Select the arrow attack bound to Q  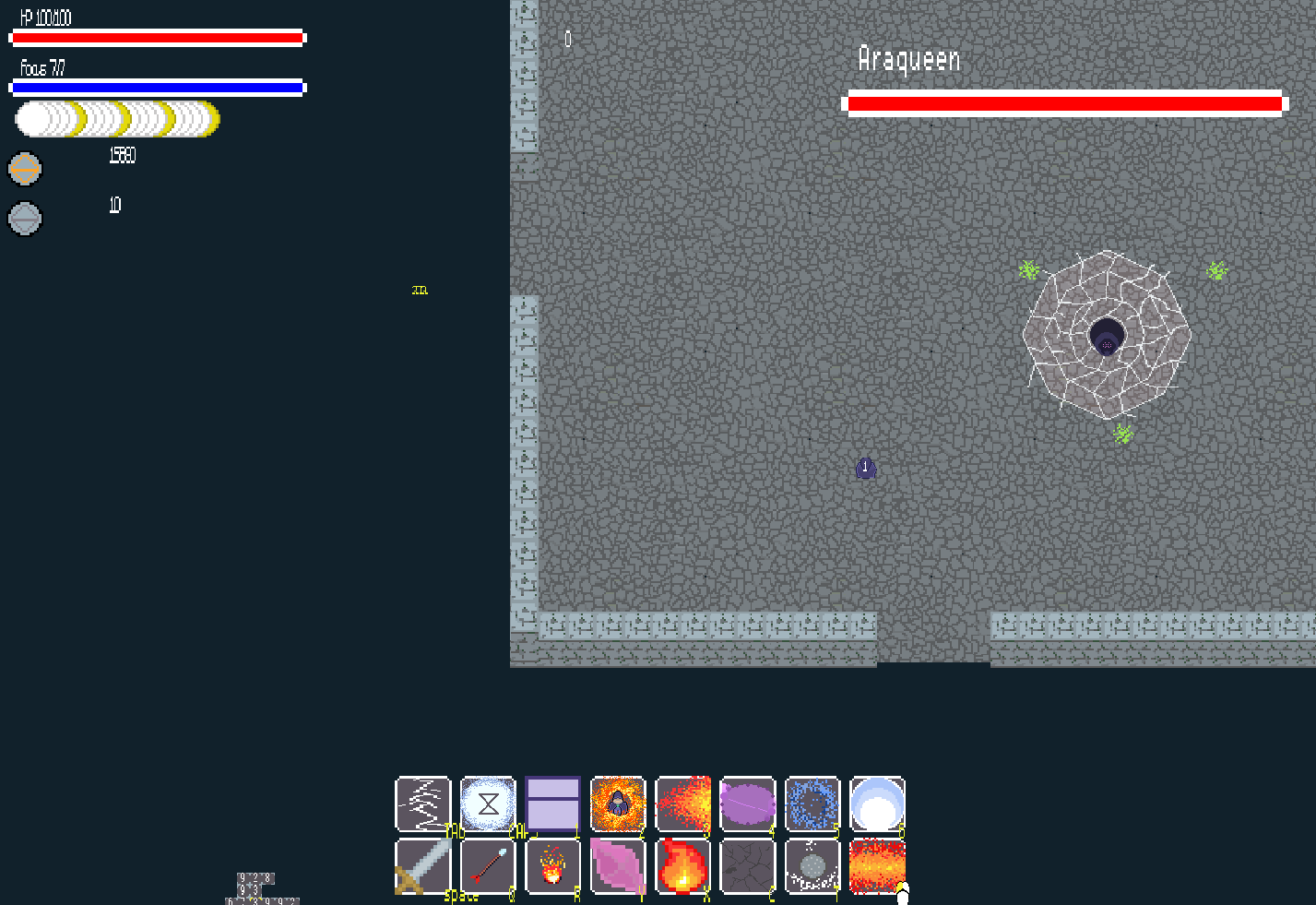487,865
